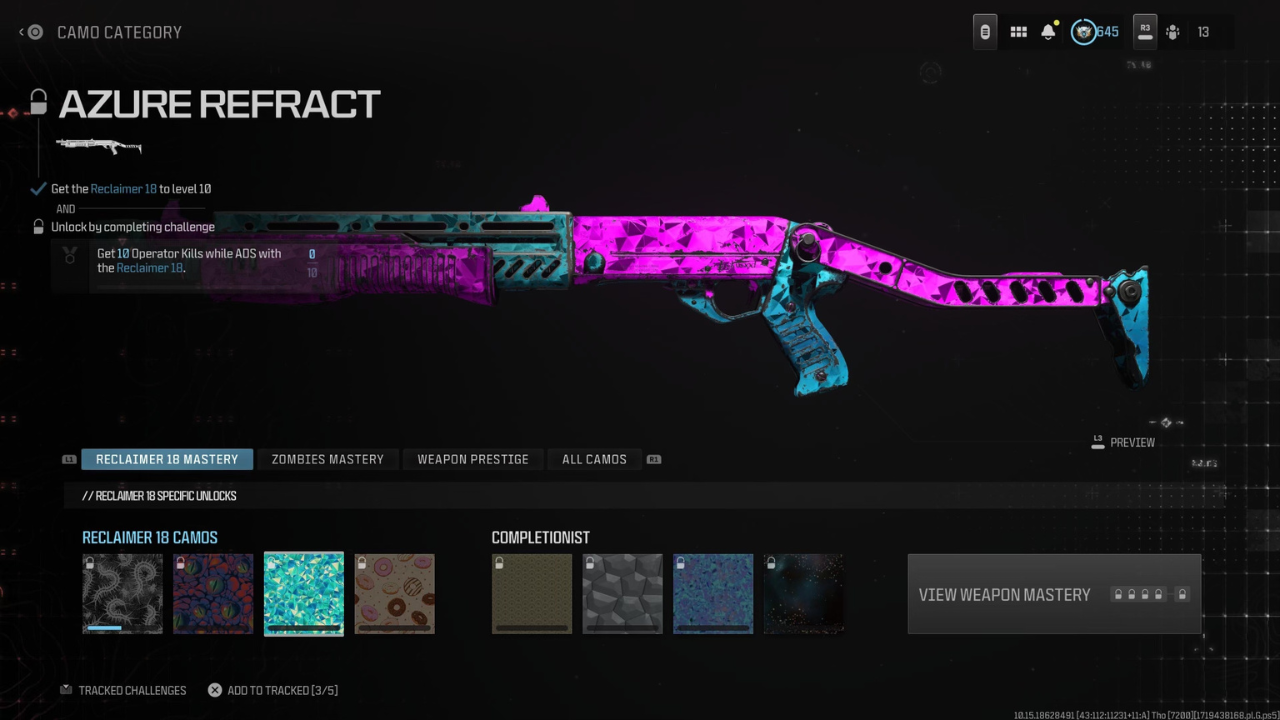
Task: Click the Tracked Challenges box icon
Action: tap(66, 689)
